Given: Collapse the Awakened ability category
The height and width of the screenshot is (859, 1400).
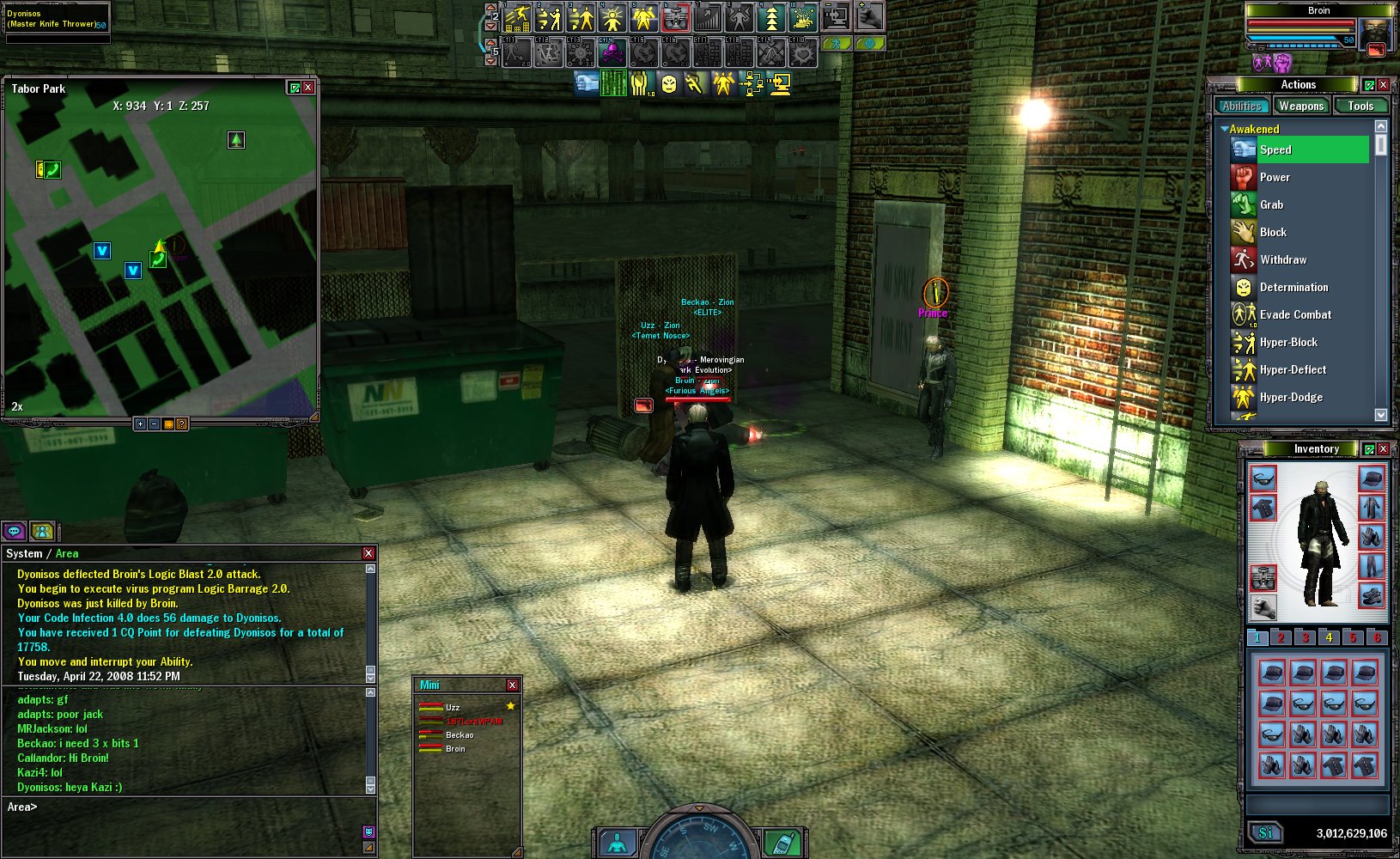Looking at the screenshot, I should point(1224,129).
